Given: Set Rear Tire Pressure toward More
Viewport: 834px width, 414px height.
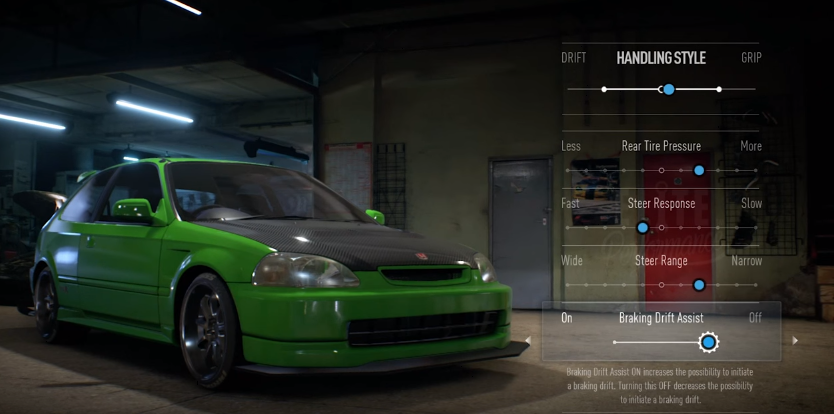Looking at the screenshot, I should 750,146.
